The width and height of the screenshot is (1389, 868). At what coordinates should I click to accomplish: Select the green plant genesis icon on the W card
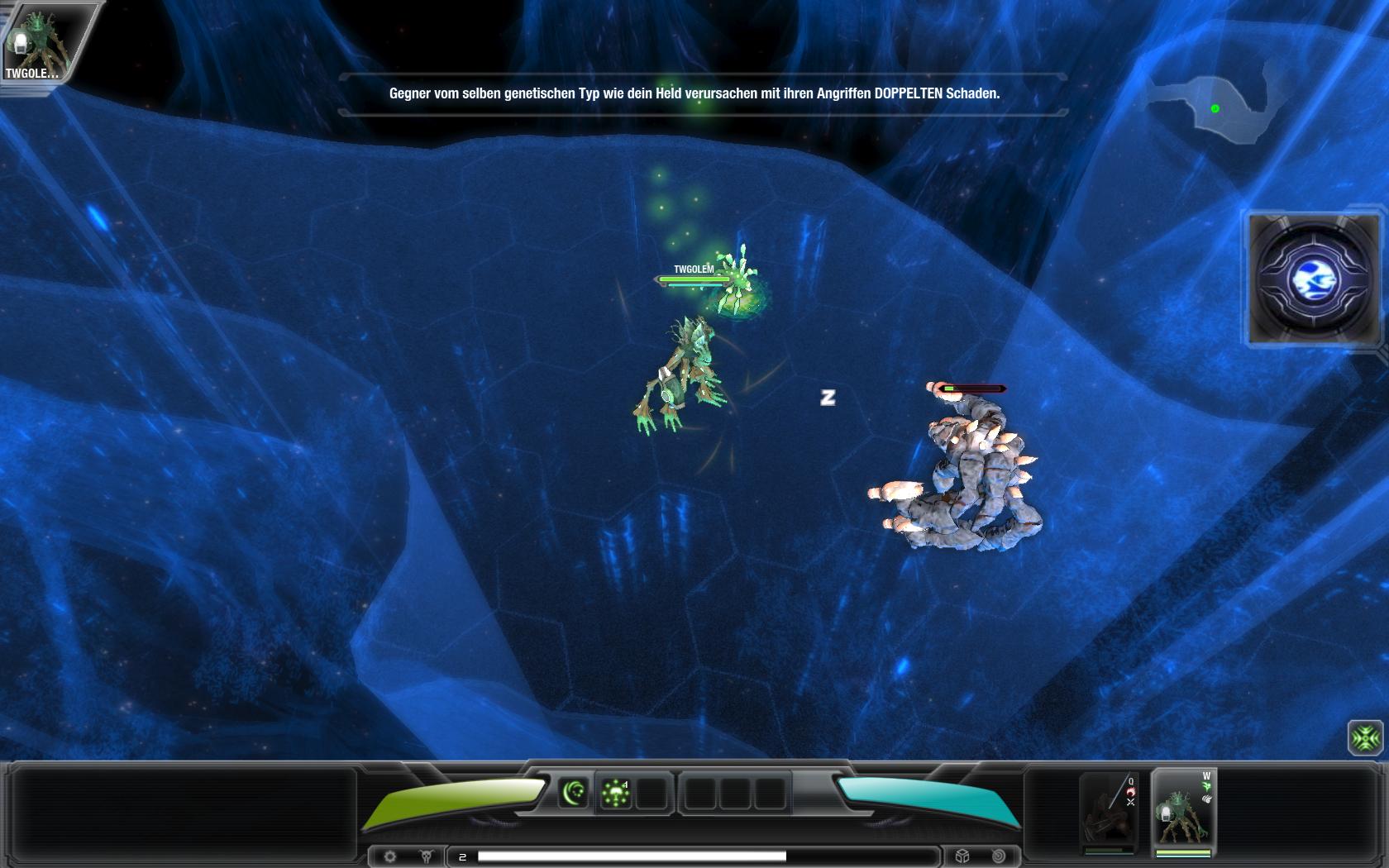click(x=1207, y=786)
